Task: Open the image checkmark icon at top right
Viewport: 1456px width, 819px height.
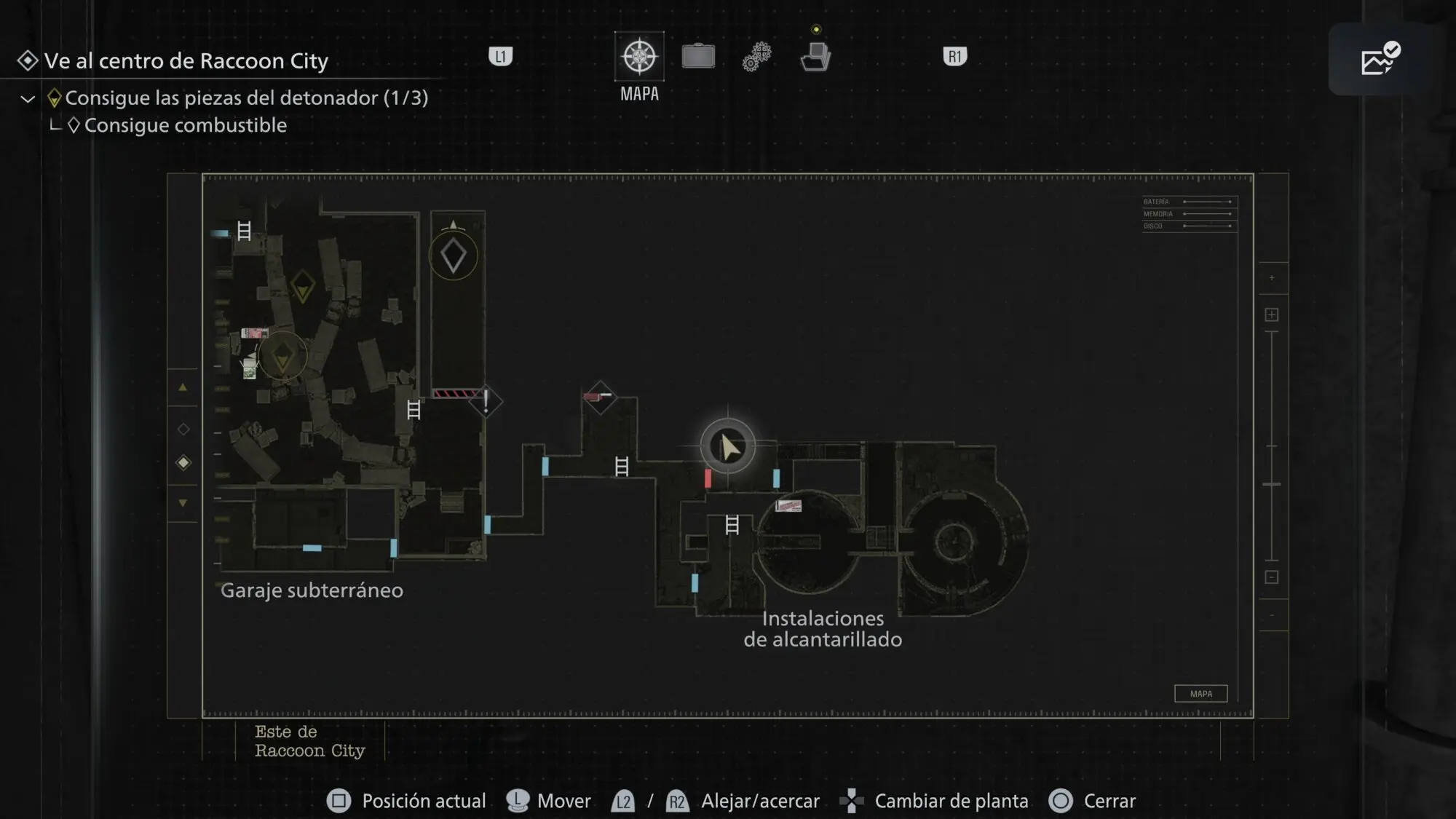Action: pyautogui.click(x=1380, y=60)
